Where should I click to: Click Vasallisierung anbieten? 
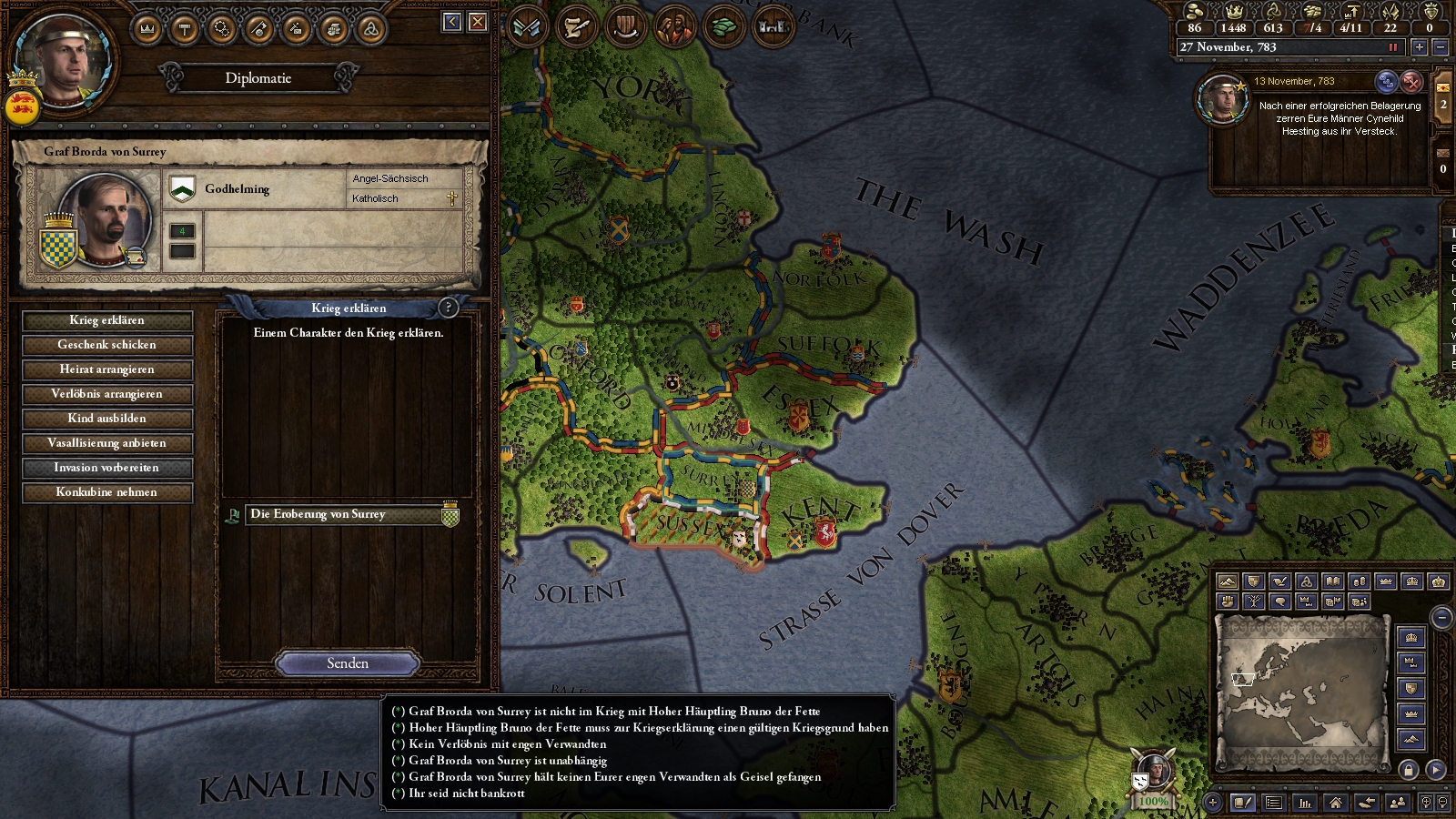tap(106, 443)
